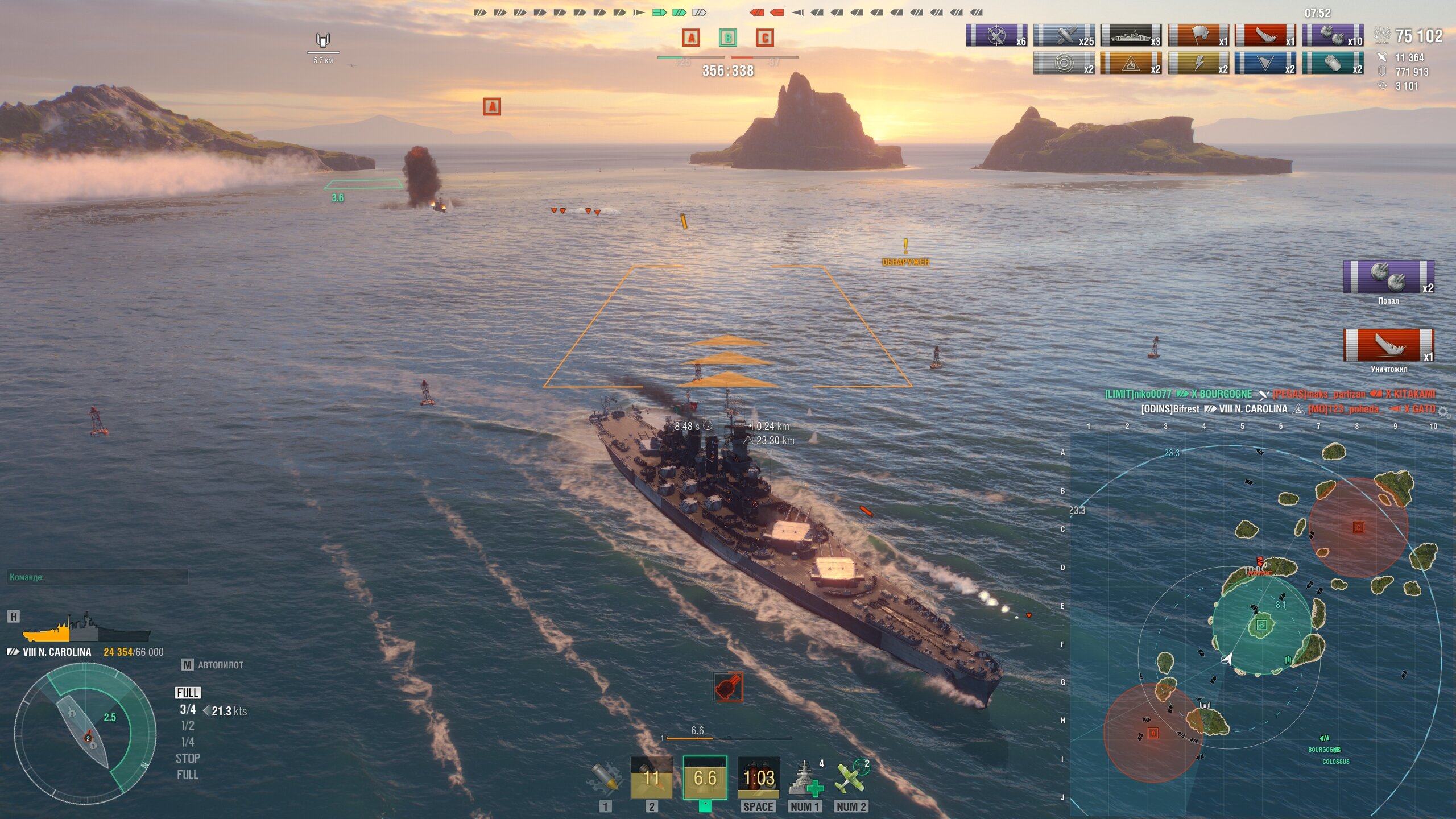The image size is (1456, 819).
Task: Choose the highlighted slot showing 6.6
Action: click(x=705, y=777)
